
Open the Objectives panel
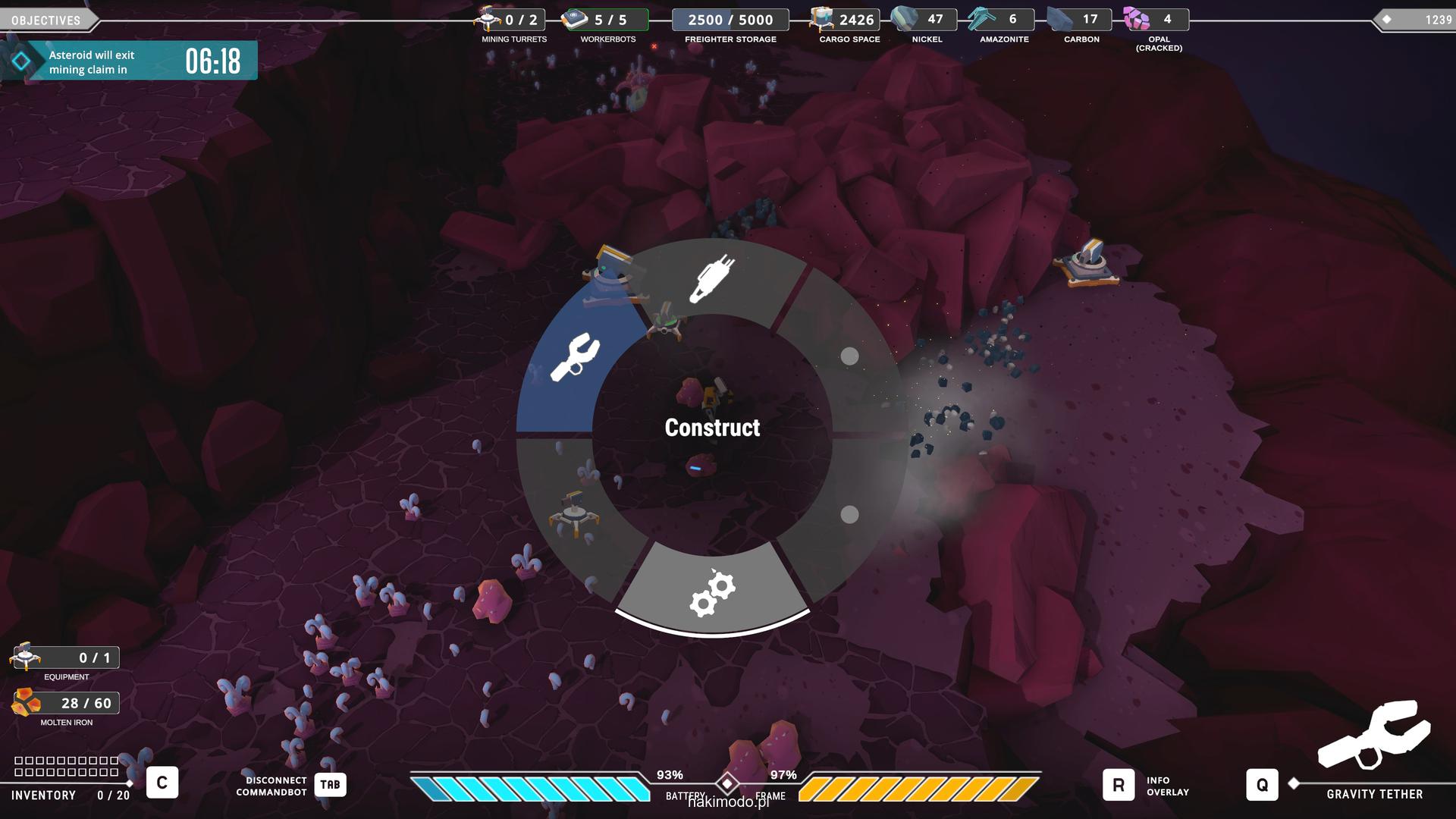click(x=47, y=20)
